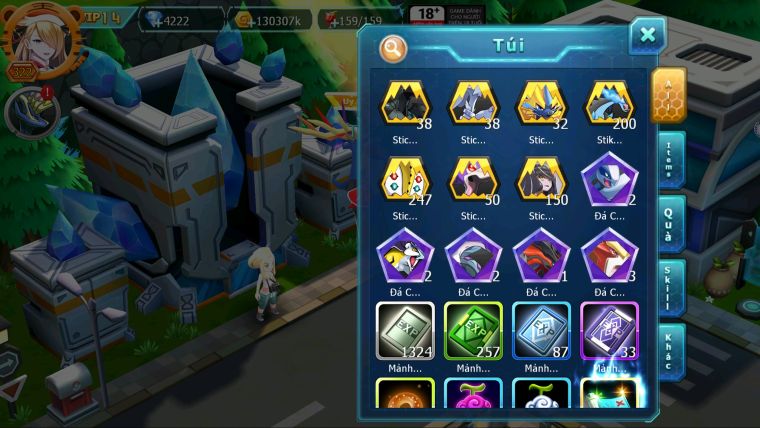Image resolution: width=760 pixels, height=428 pixels.
Task: Select the purple stone with count 3
Action: [609, 255]
